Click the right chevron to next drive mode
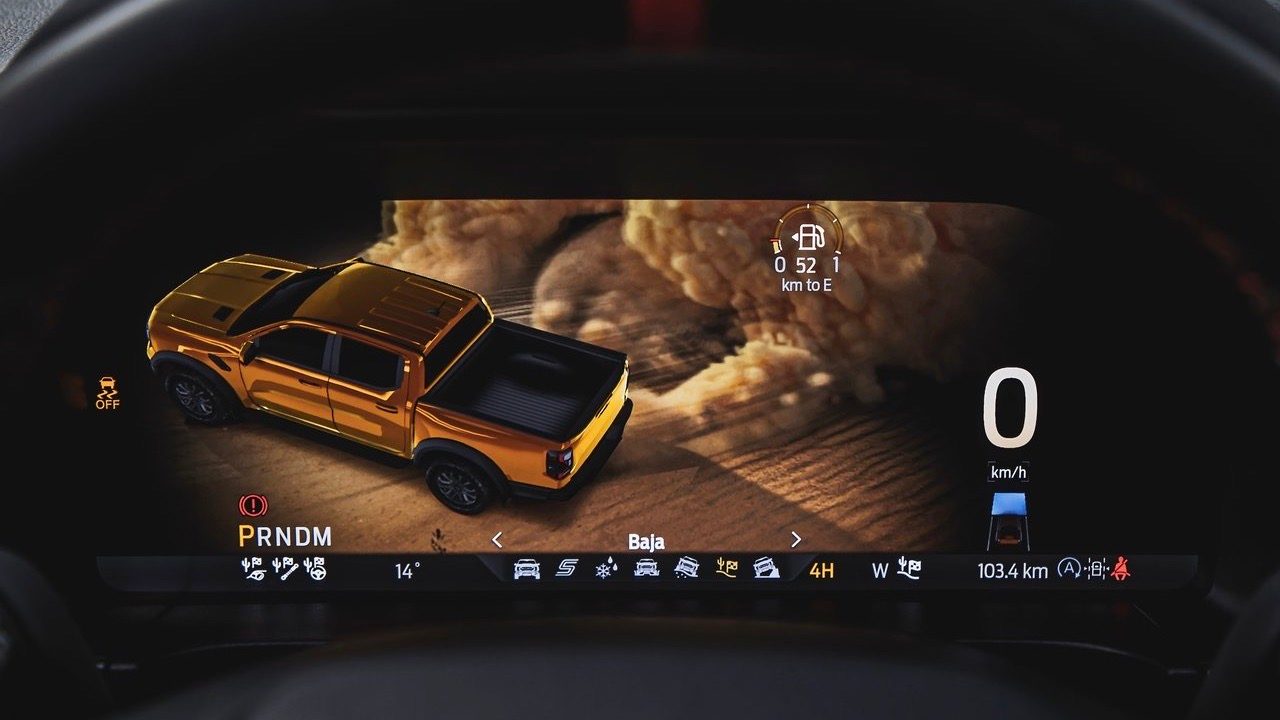The image size is (1280, 720). click(x=795, y=540)
